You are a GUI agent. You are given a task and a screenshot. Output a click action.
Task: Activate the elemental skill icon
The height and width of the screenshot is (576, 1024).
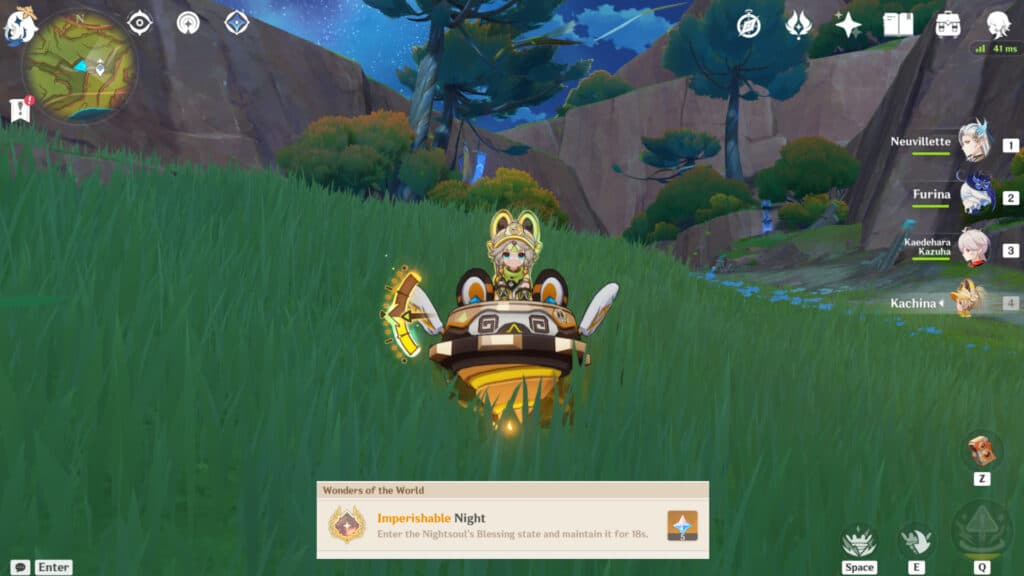point(914,540)
